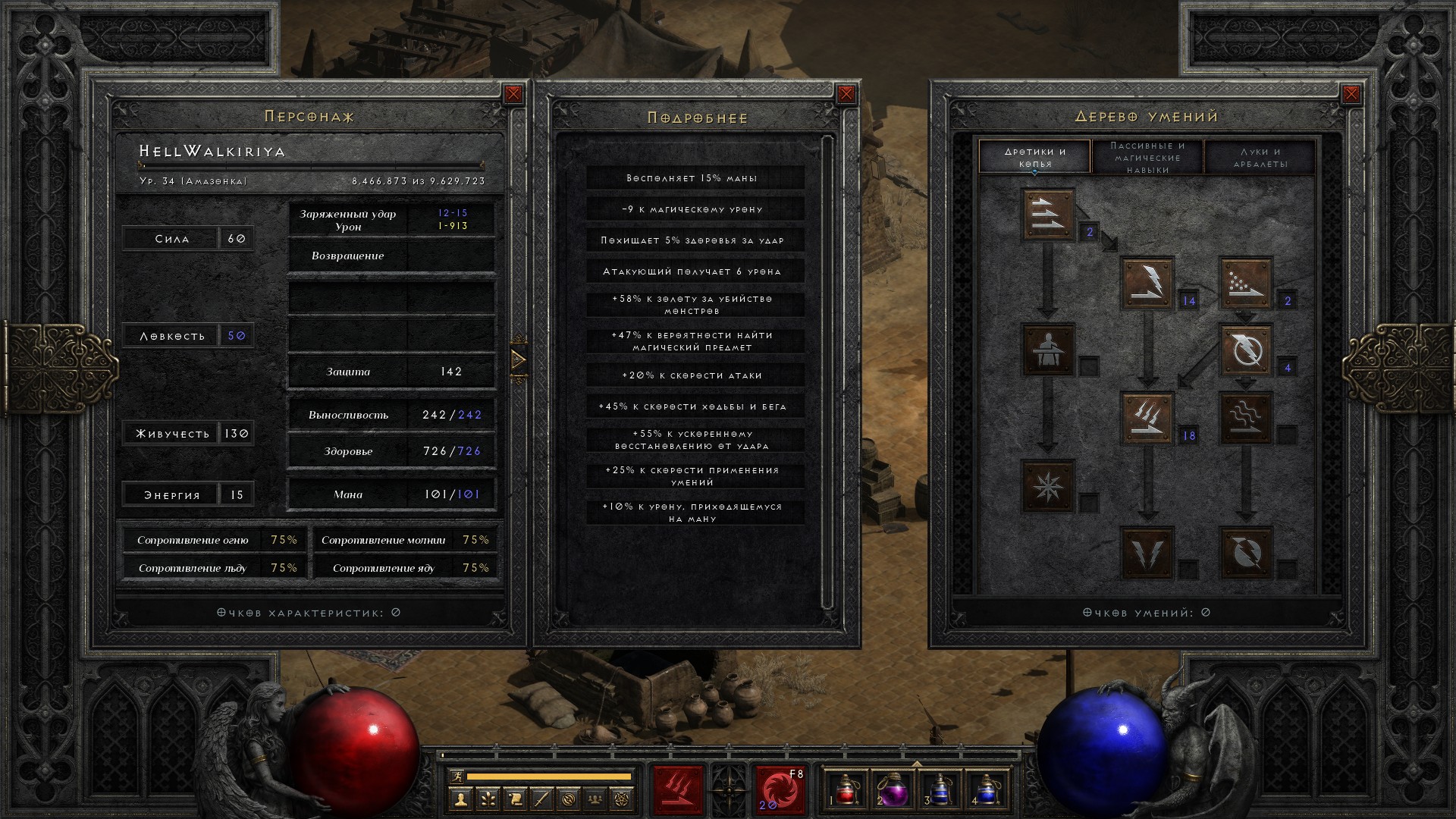Select the circled lightning bolt skill with 4 points
The width and height of the screenshot is (1456, 819).
1246,350
